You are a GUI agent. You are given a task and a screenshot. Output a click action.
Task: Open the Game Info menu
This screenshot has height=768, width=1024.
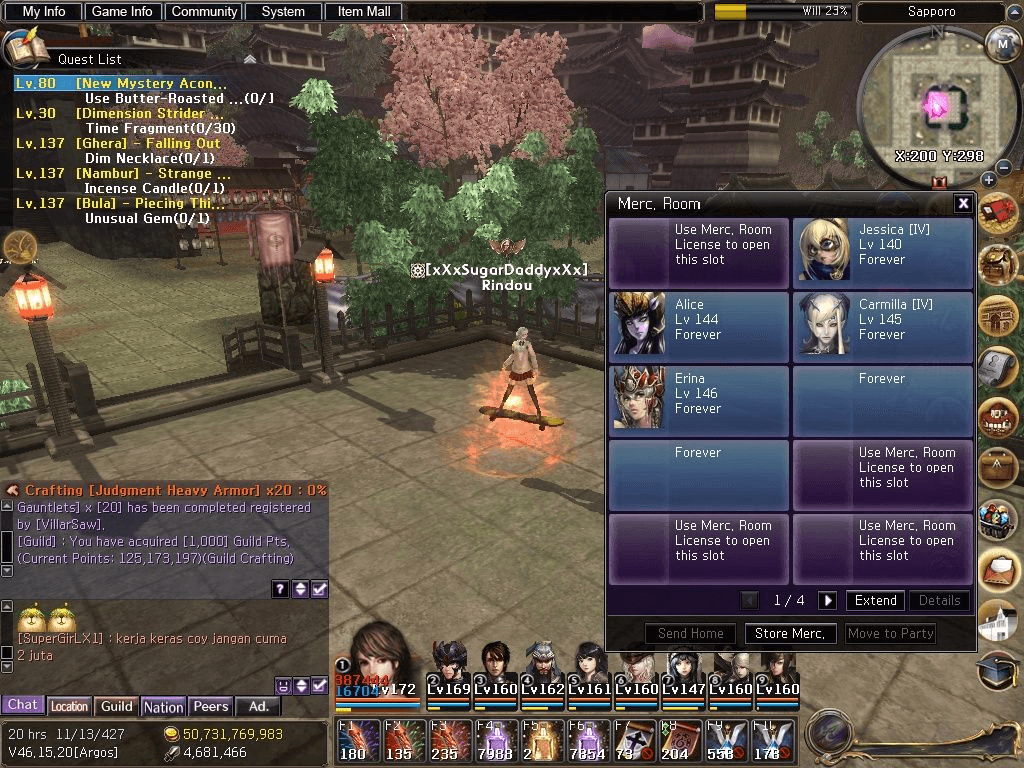pos(122,12)
